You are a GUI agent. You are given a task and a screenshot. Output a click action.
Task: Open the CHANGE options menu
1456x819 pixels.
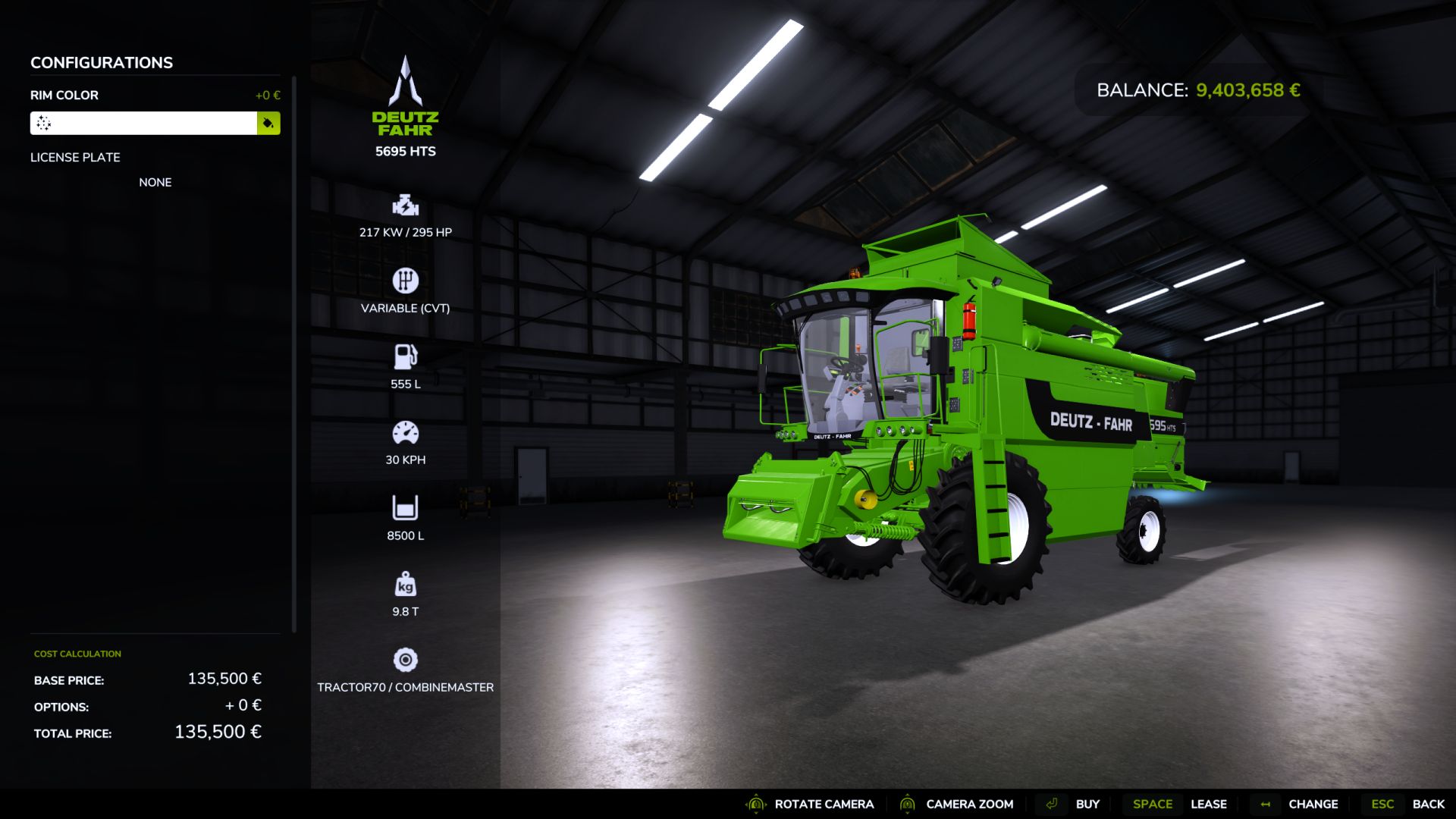(x=1313, y=804)
